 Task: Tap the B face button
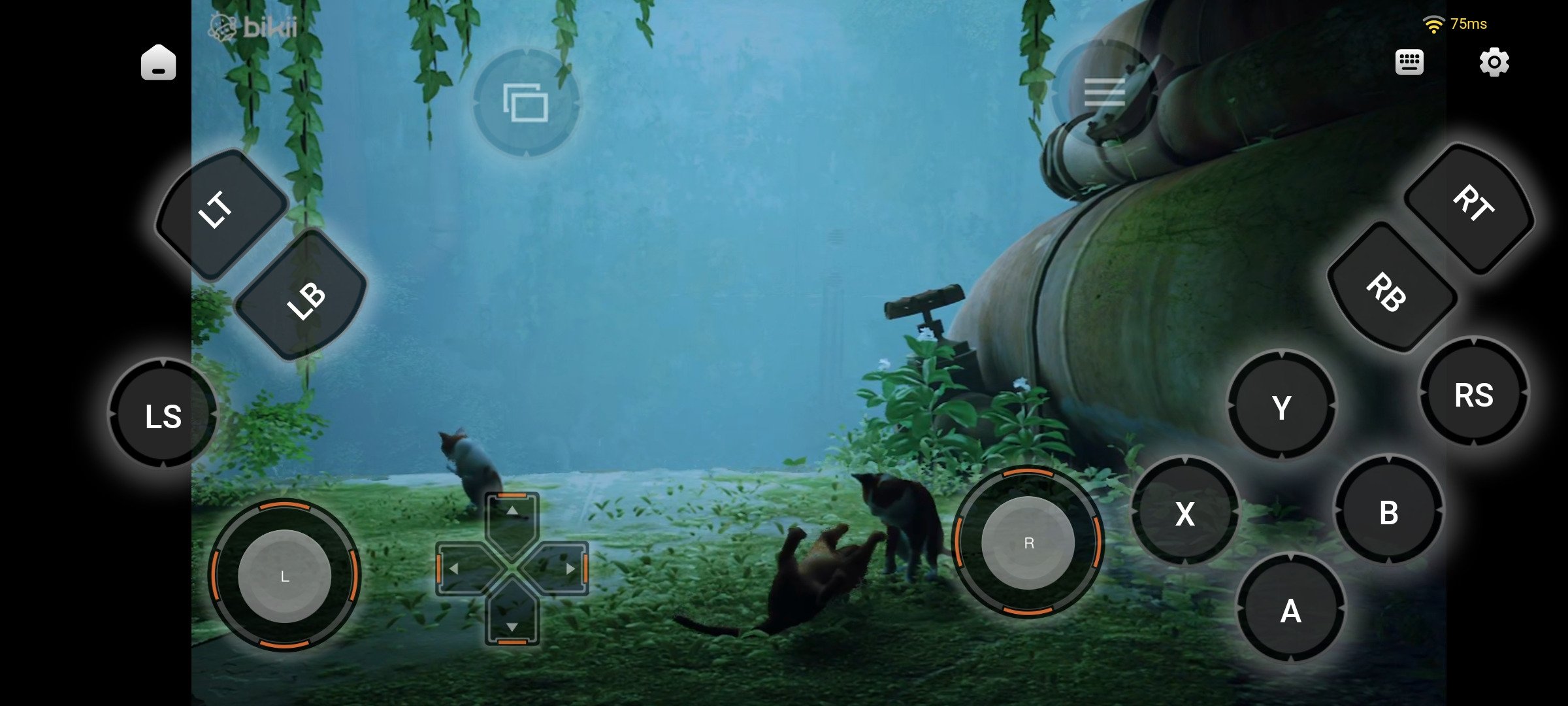tap(1388, 513)
